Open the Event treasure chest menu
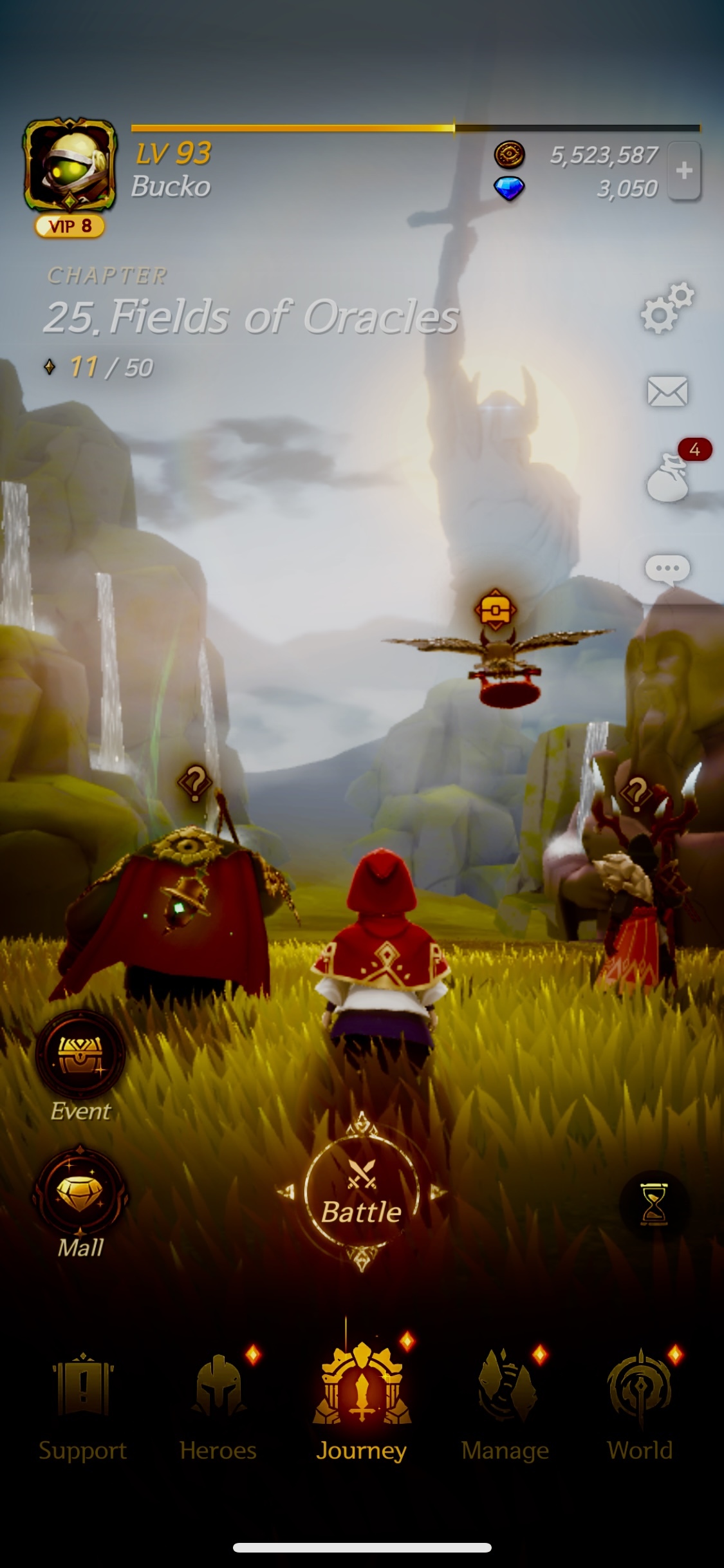The width and height of the screenshot is (724, 1568). (x=80, y=1054)
